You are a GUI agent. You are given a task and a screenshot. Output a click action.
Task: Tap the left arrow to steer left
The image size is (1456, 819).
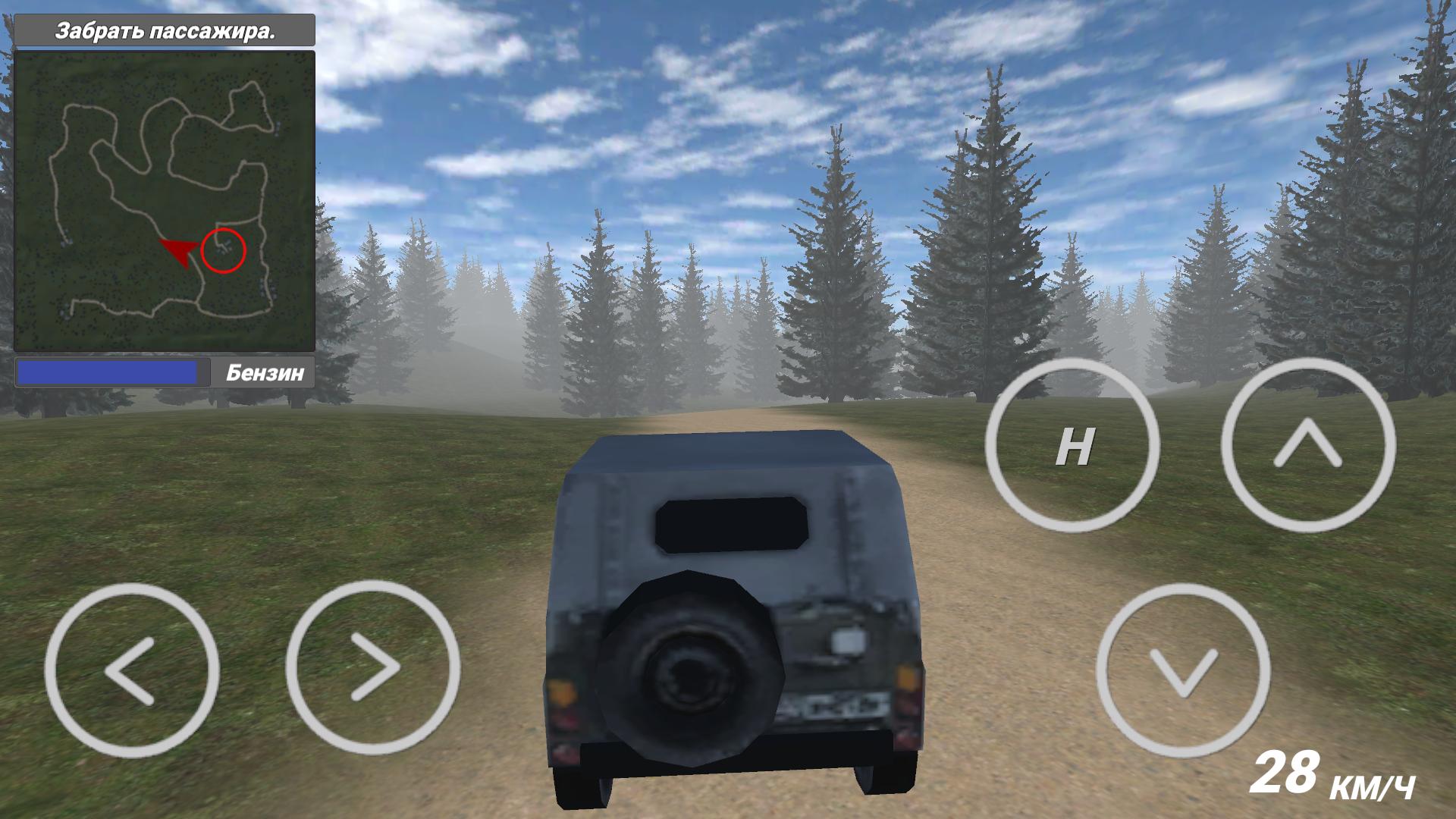point(135,666)
